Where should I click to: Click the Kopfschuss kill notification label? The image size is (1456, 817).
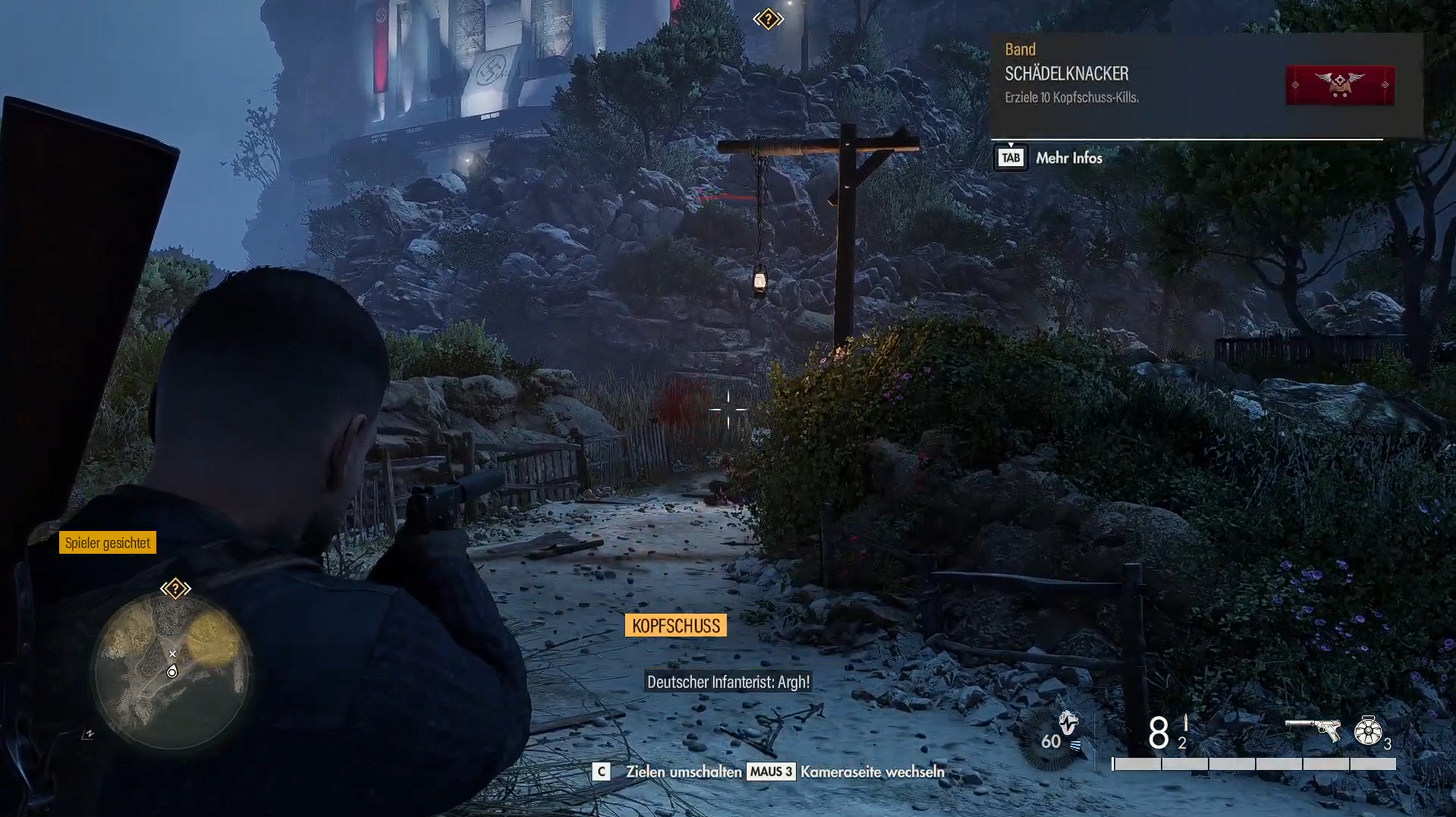point(675,626)
